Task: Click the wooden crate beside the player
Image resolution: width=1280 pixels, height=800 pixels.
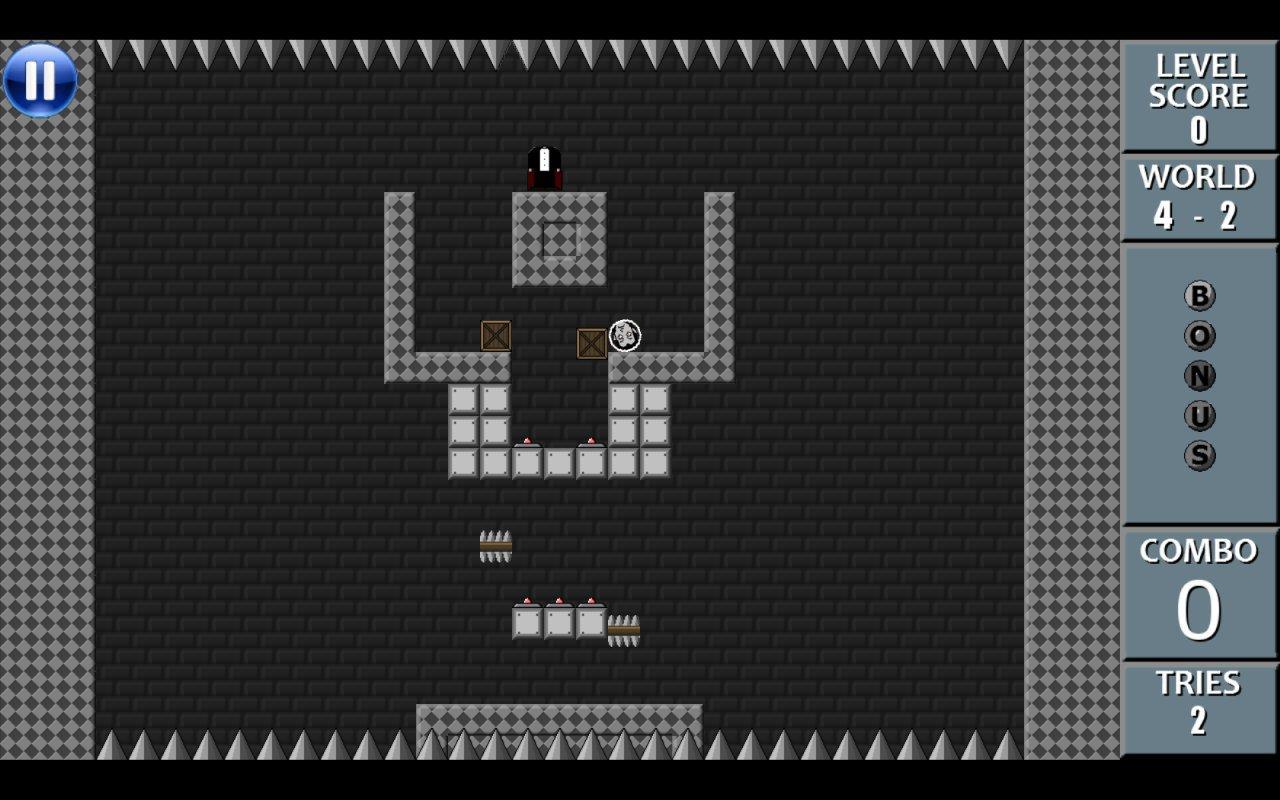Action: tap(592, 343)
